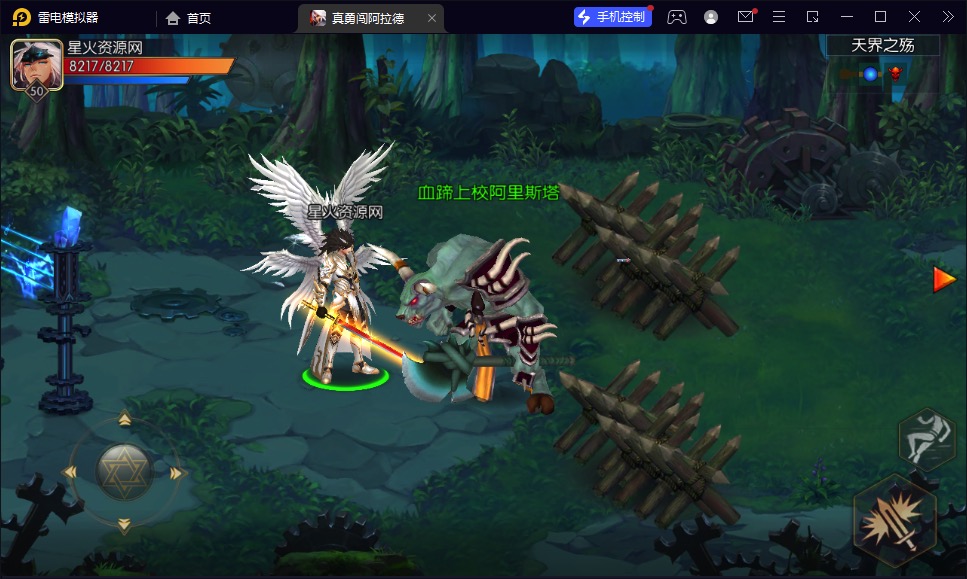Tap the joystick's right arrow
The width and height of the screenshot is (967, 579).
click(x=177, y=472)
